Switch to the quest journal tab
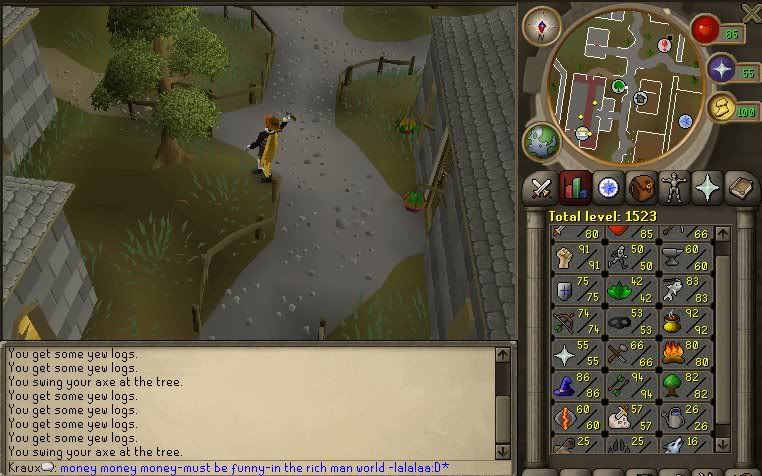Viewport: 762px width, 476px height. (x=607, y=187)
